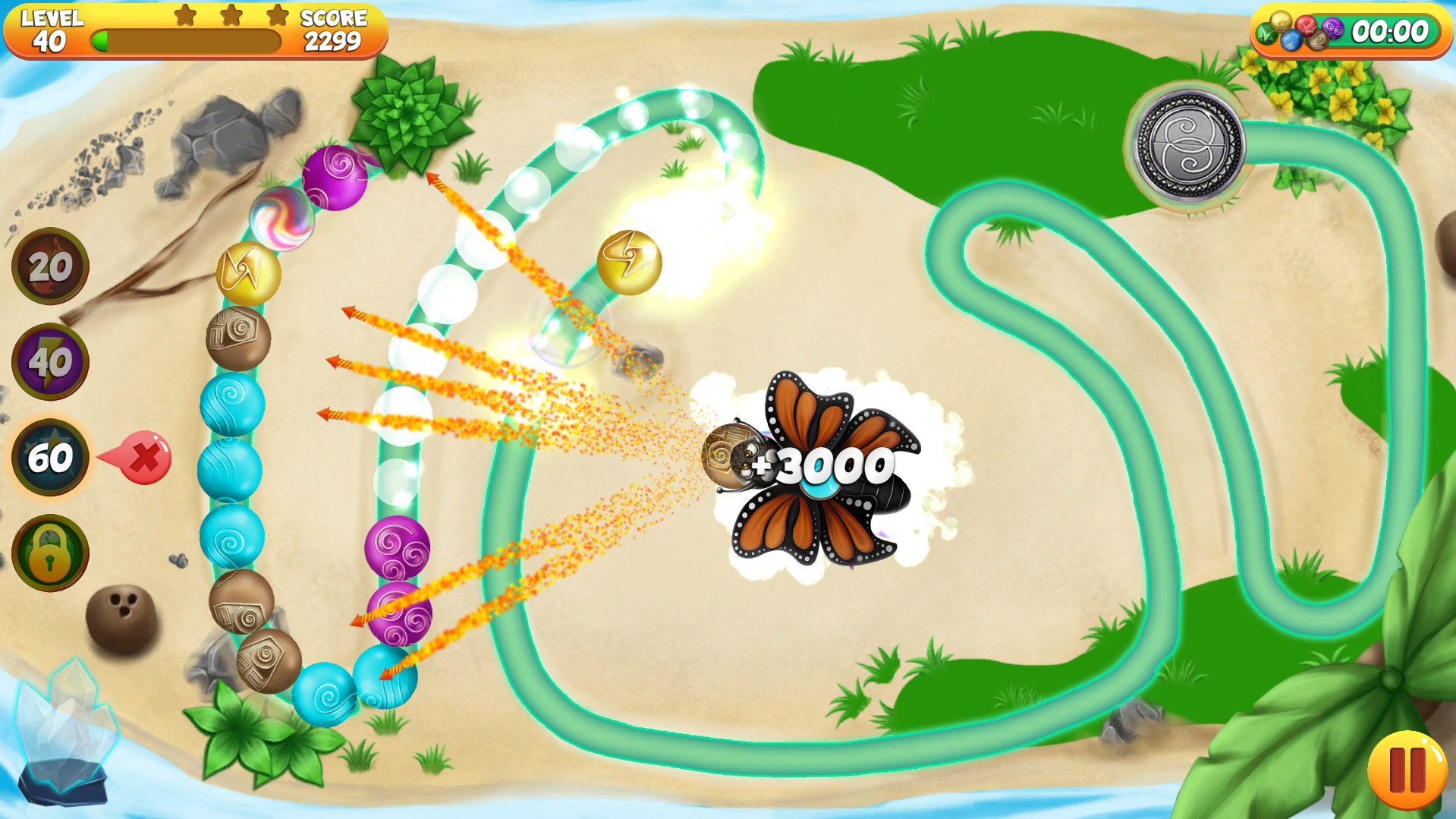Select the highlighted 60-cost star power-up
Screen dimensions: 1456x819
coord(47,458)
